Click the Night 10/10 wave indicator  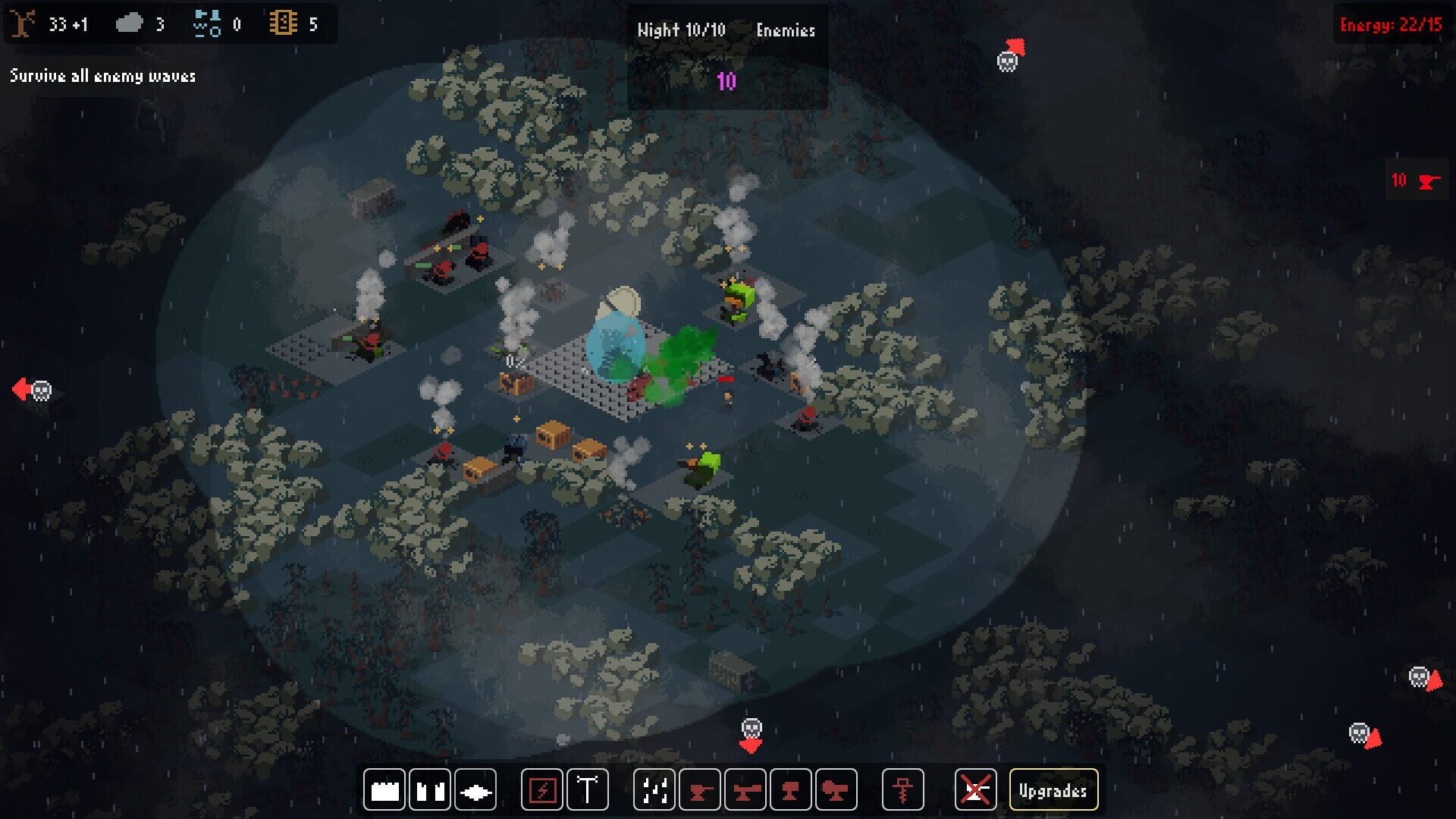pos(681,31)
